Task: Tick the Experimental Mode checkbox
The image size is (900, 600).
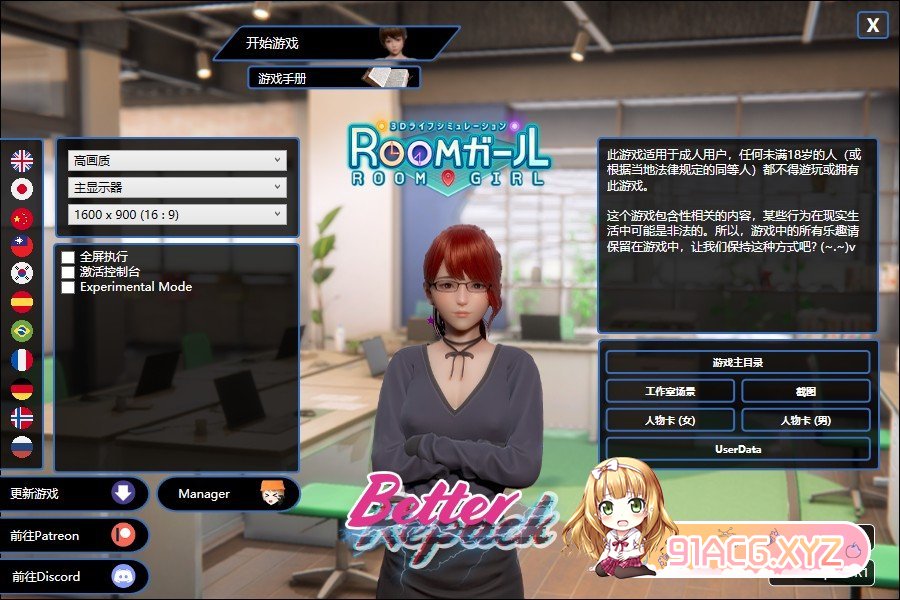Action: pyautogui.click(x=68, y=287)
